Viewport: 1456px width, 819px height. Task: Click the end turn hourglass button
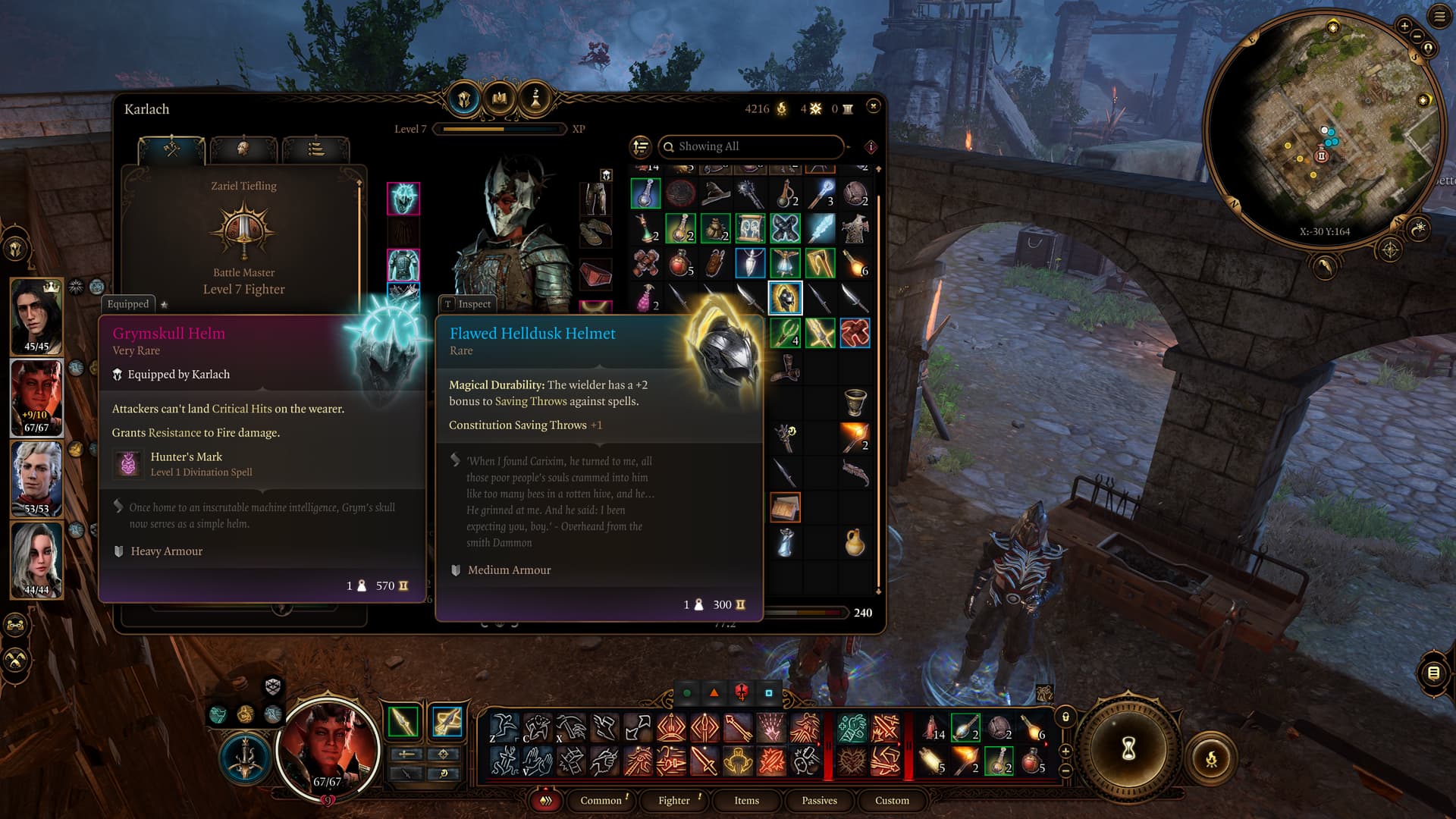click(x=1128, y=749)
